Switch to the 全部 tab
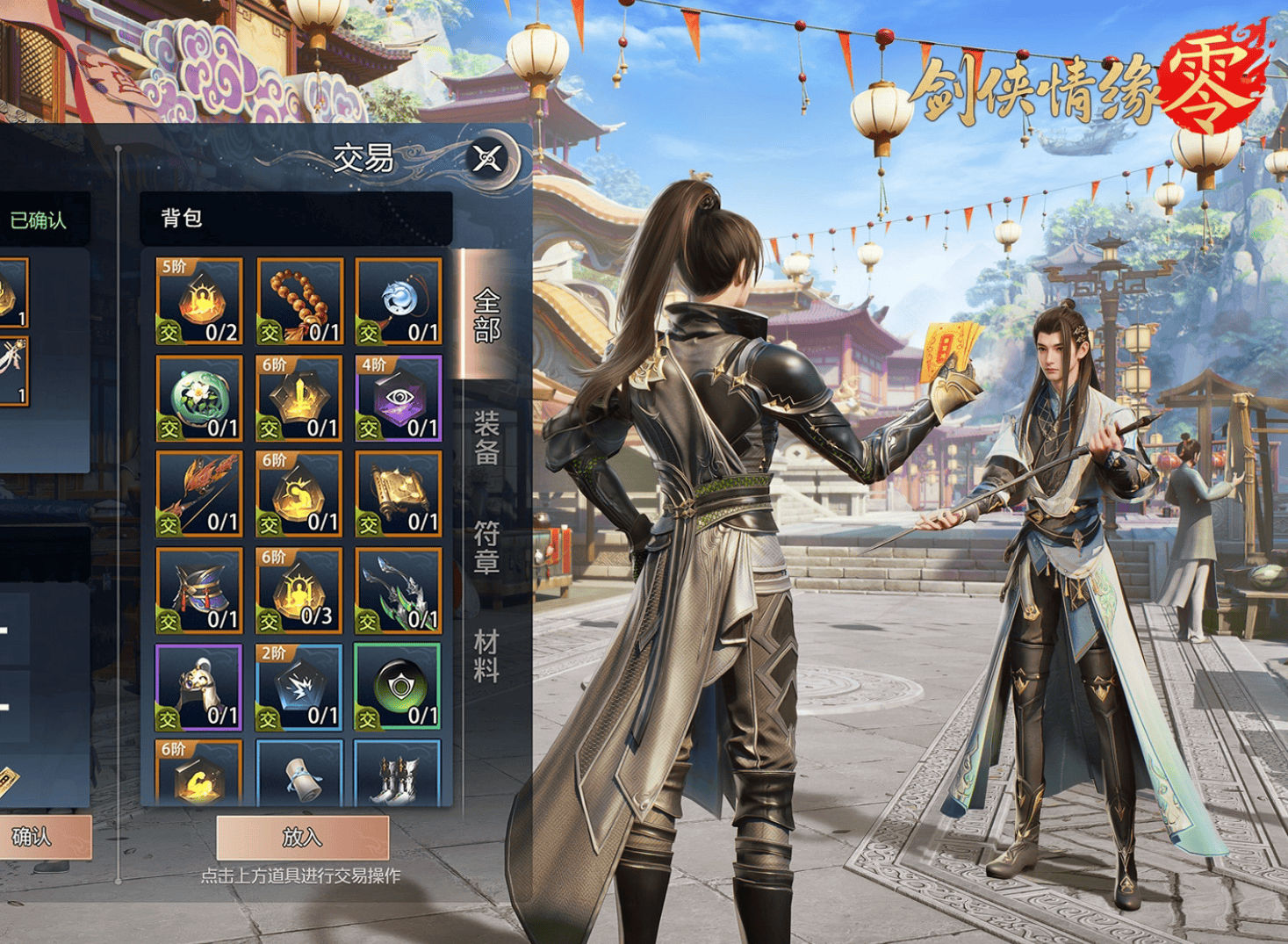1288x944 pixels. pos(486,315)
